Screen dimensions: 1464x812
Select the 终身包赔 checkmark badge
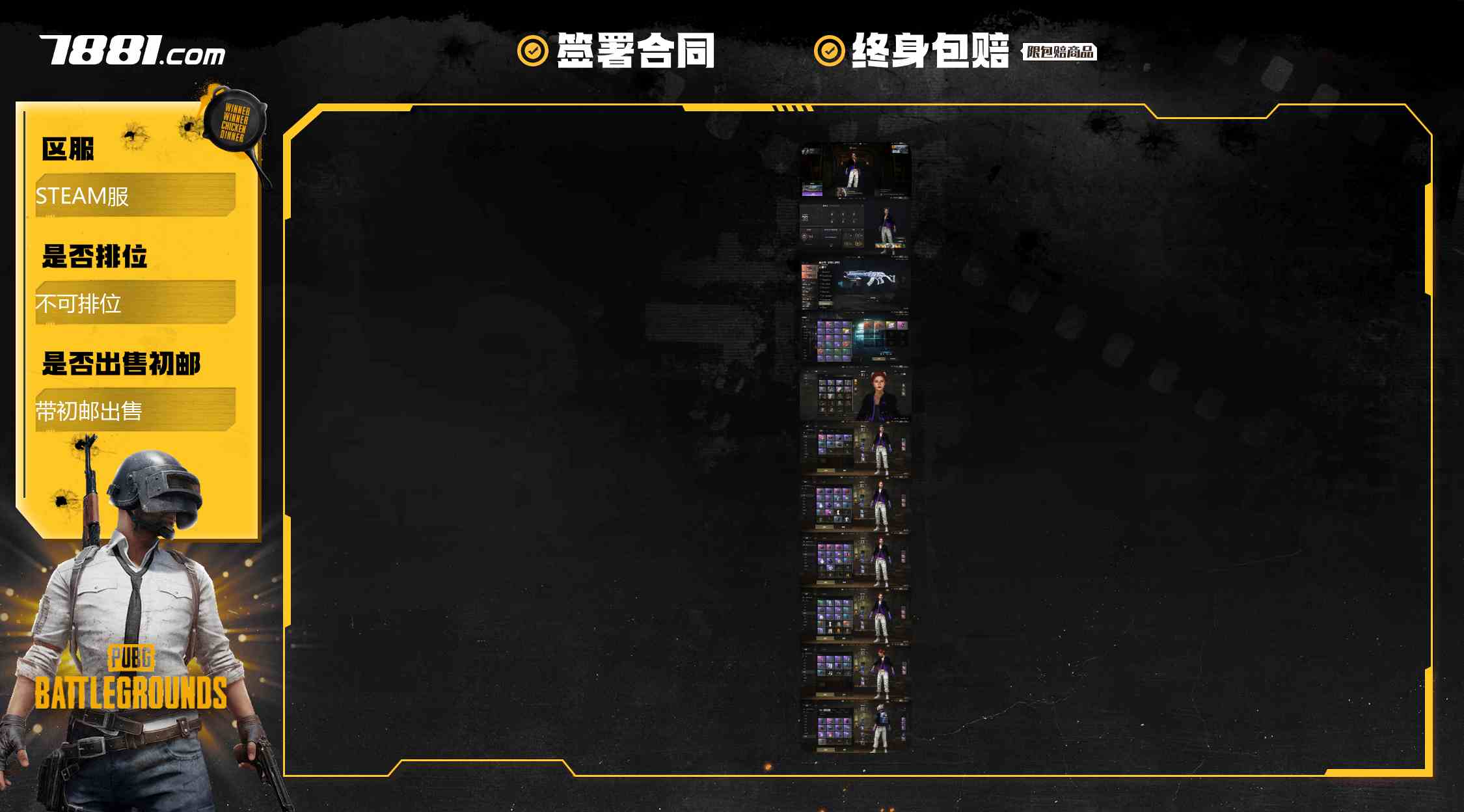pos(830,51)
